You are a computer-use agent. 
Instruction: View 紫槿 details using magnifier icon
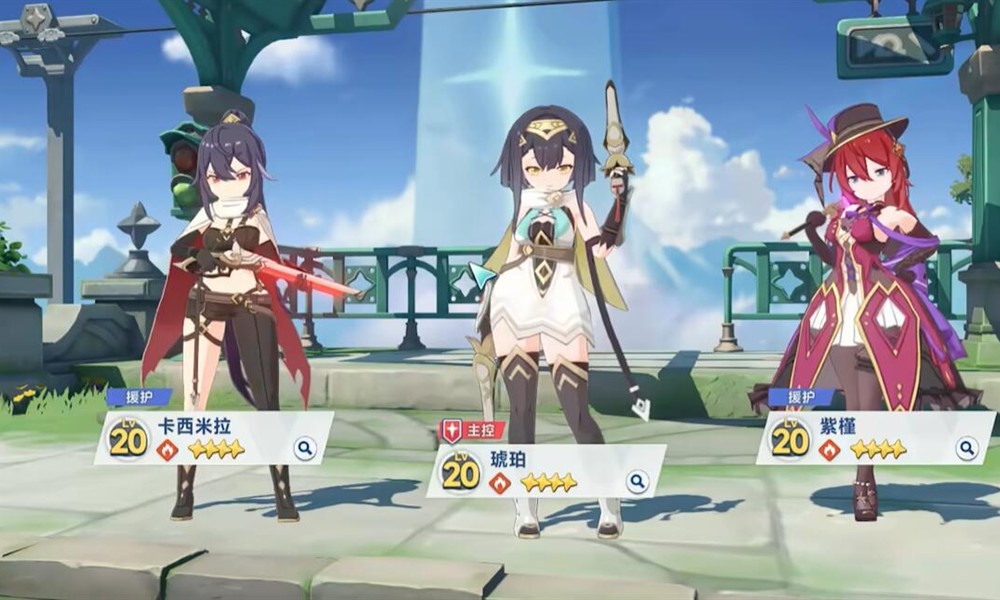(x=966, y=448)
